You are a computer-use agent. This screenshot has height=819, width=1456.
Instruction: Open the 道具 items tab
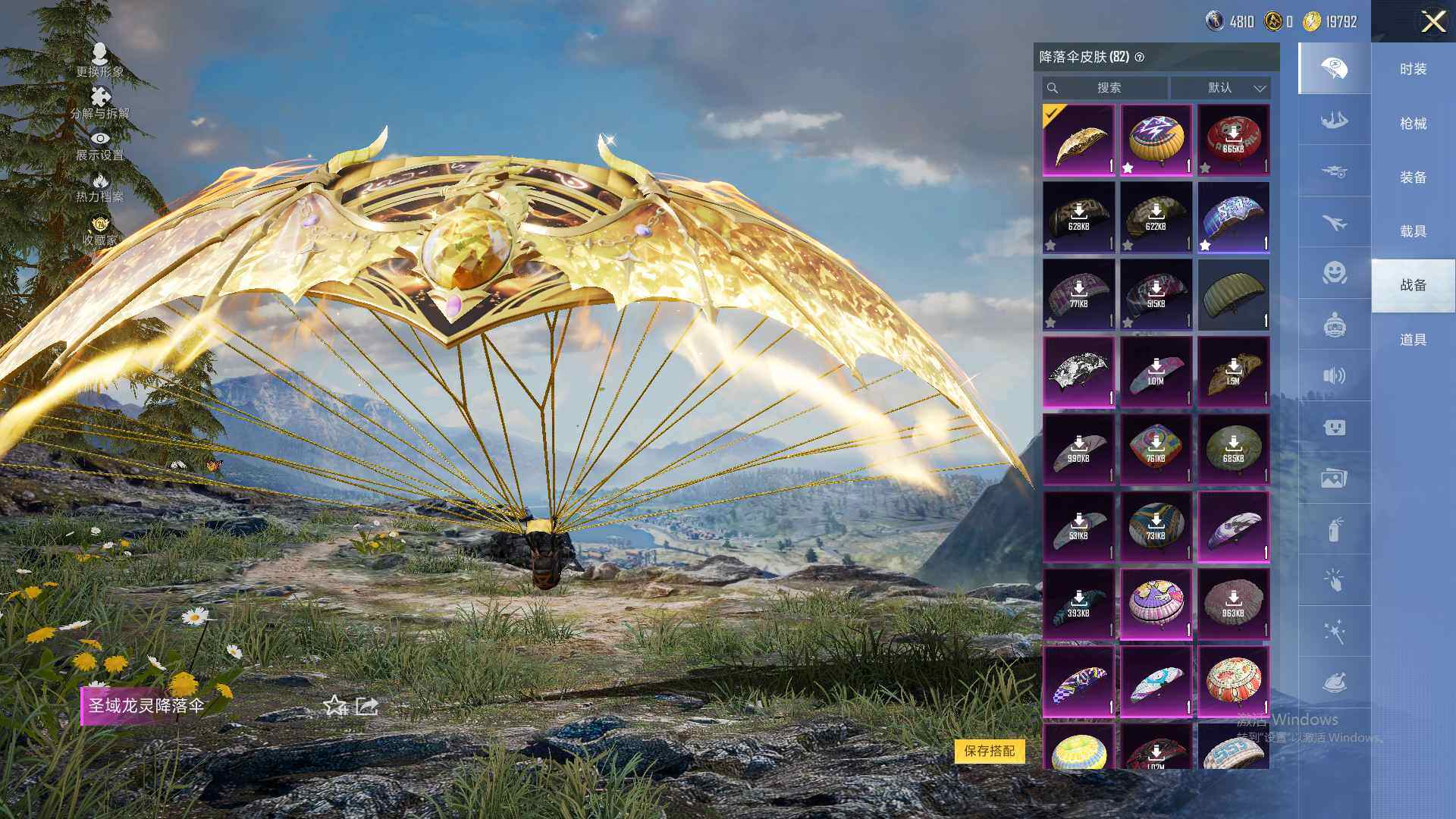point(1413,340)
